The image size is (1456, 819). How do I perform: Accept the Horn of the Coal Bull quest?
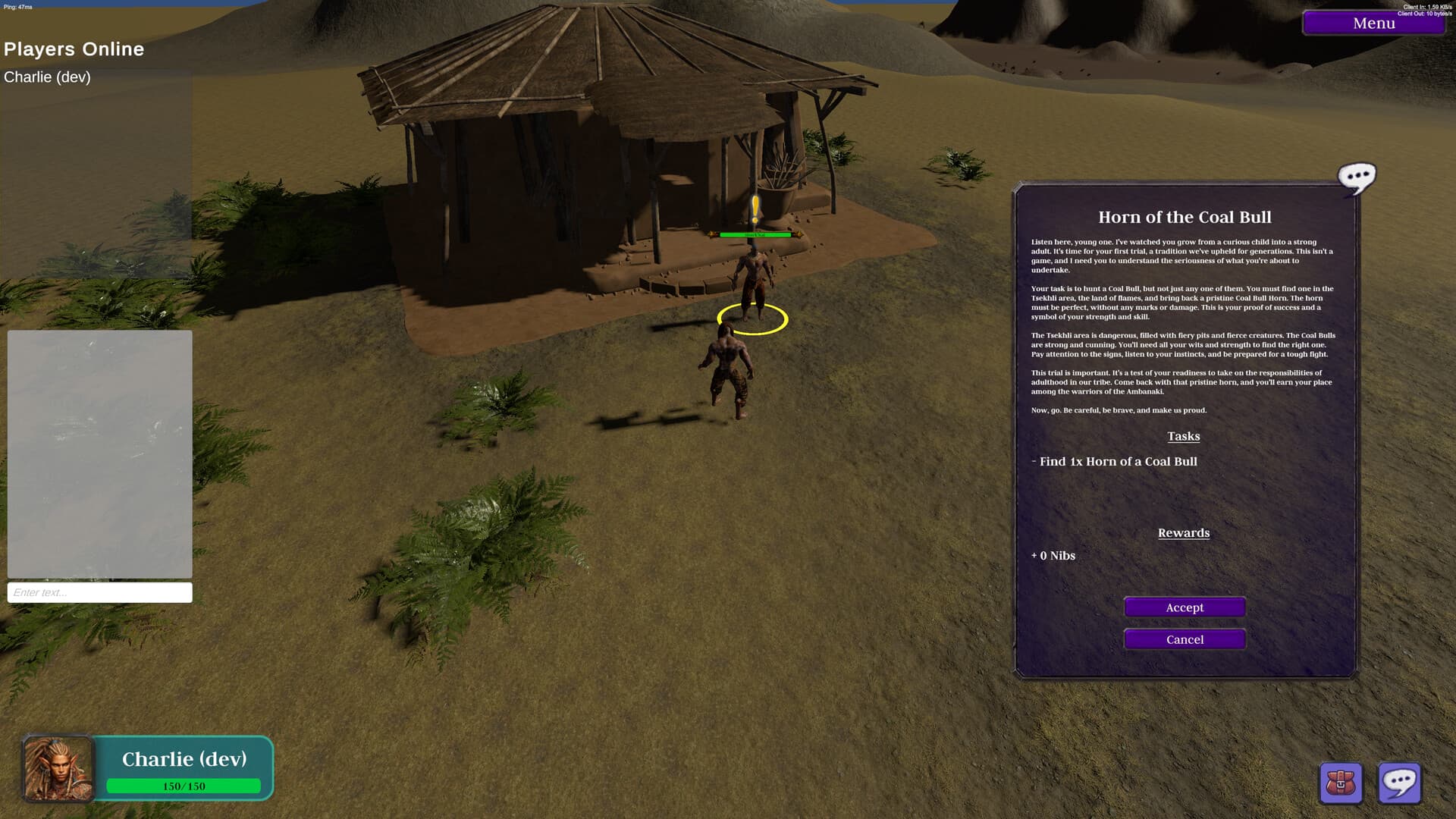tap(1184, 607)
